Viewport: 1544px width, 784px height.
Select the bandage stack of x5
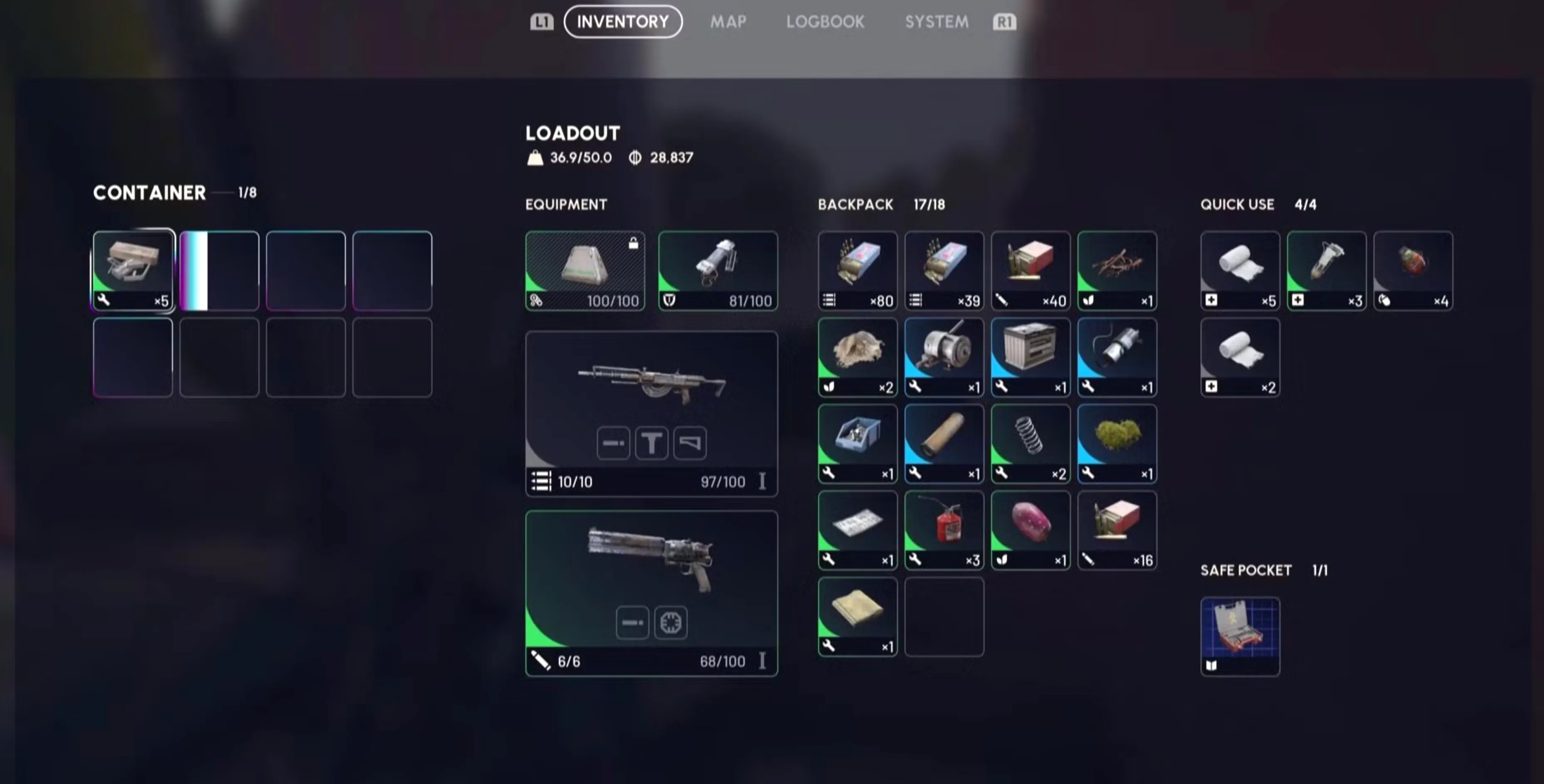(x=1240, y=270)
